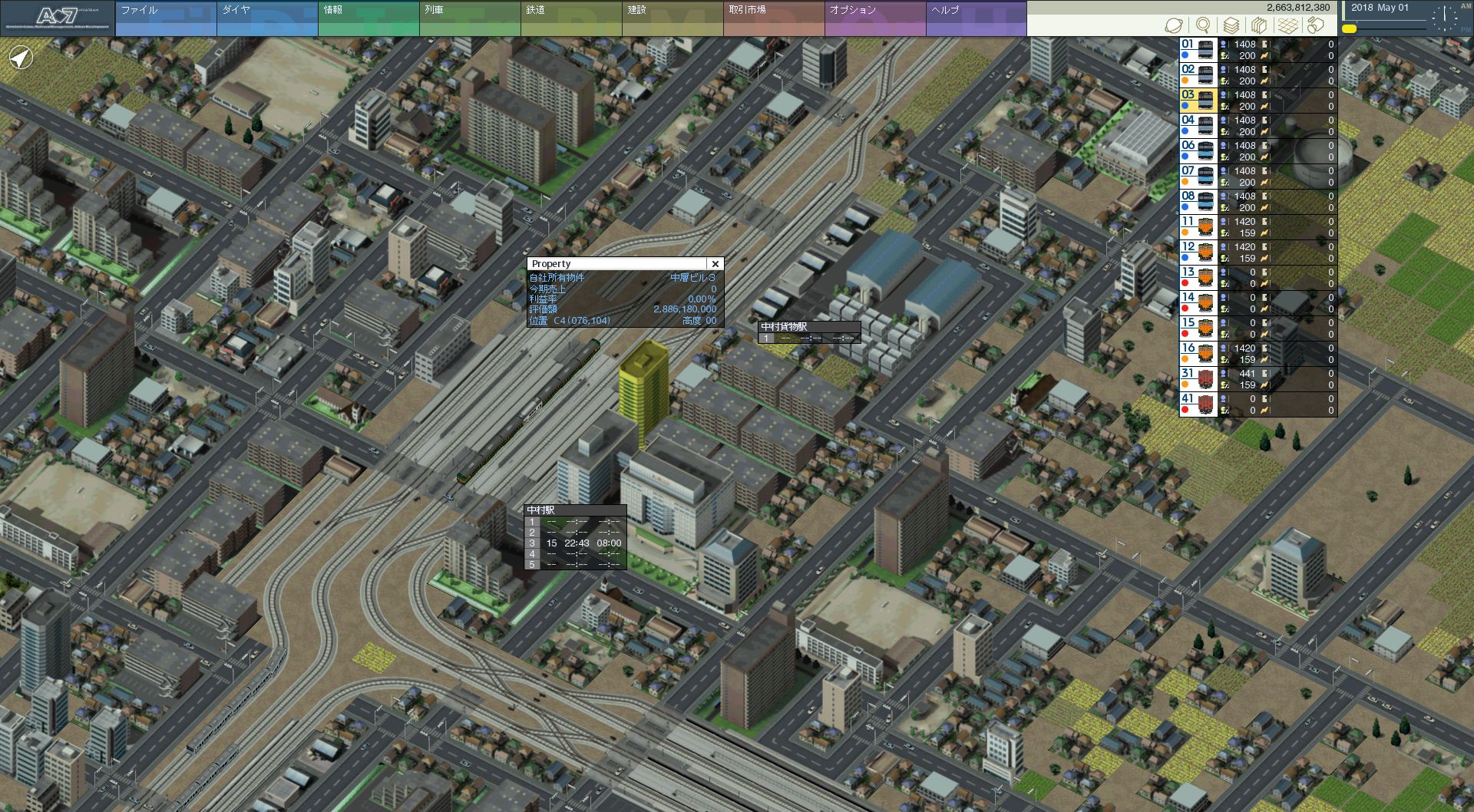Click the magnifying glass zoom icon
The width and height of the screenshot is (1474, 812).
tap(1203, 25)
